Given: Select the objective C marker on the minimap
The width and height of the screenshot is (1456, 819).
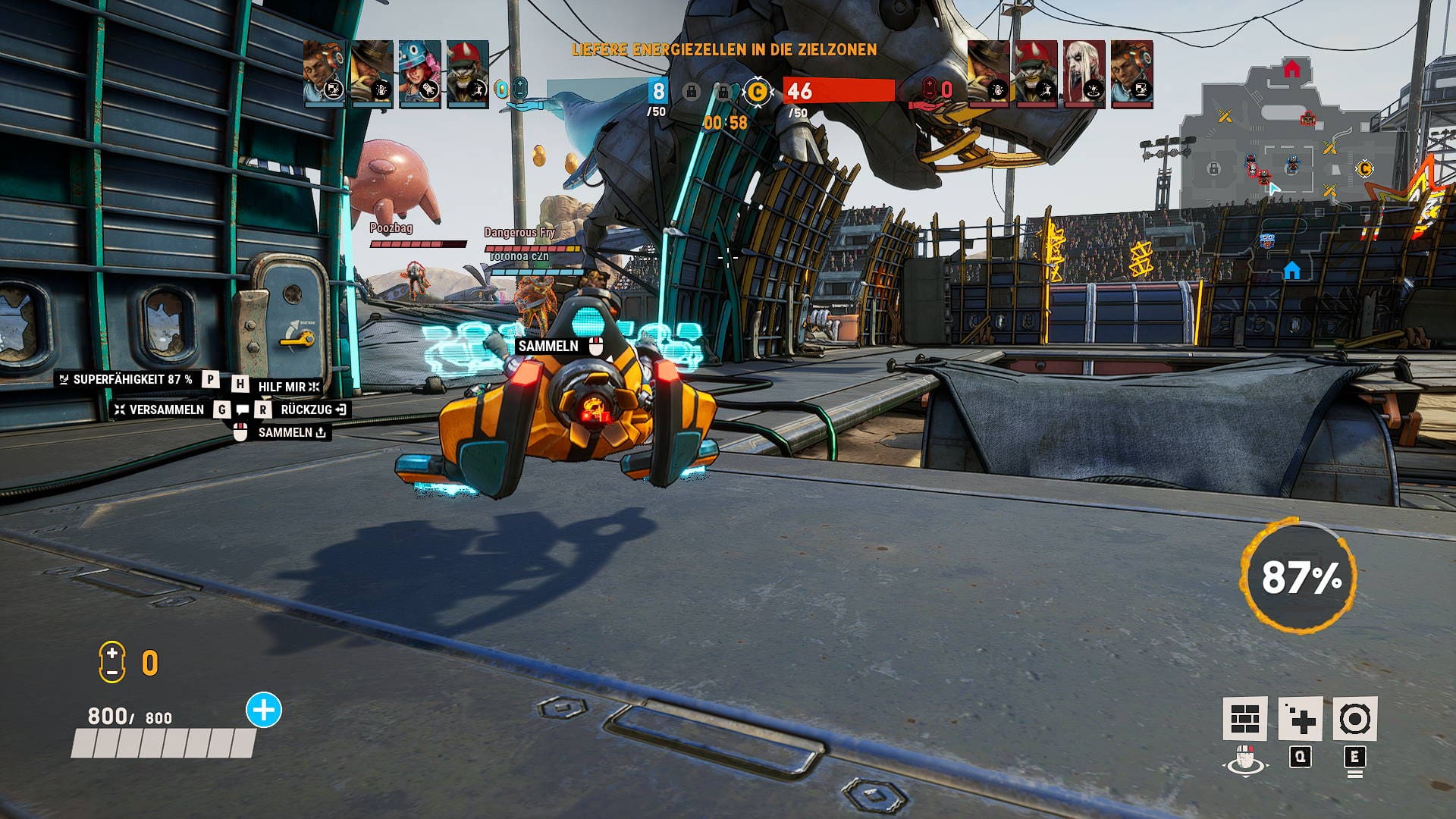Looking at the screenshot, I should 1364,168.
